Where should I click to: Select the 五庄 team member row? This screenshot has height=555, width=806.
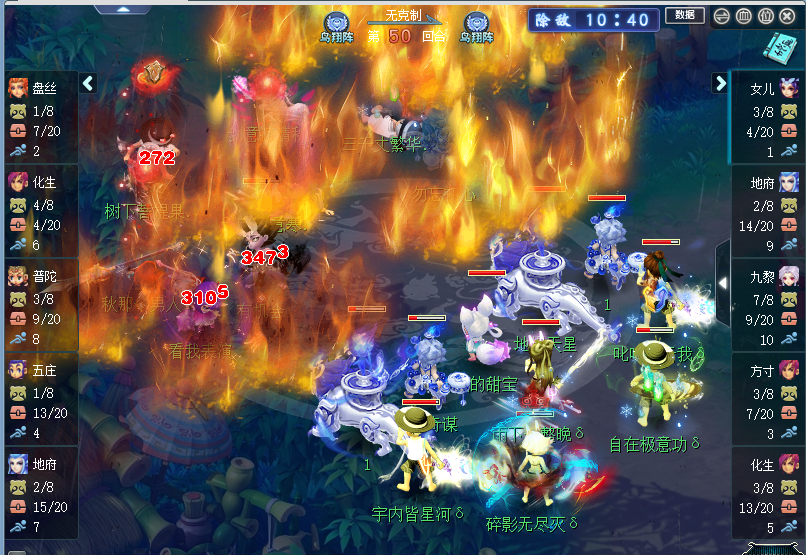click(38, 401)
